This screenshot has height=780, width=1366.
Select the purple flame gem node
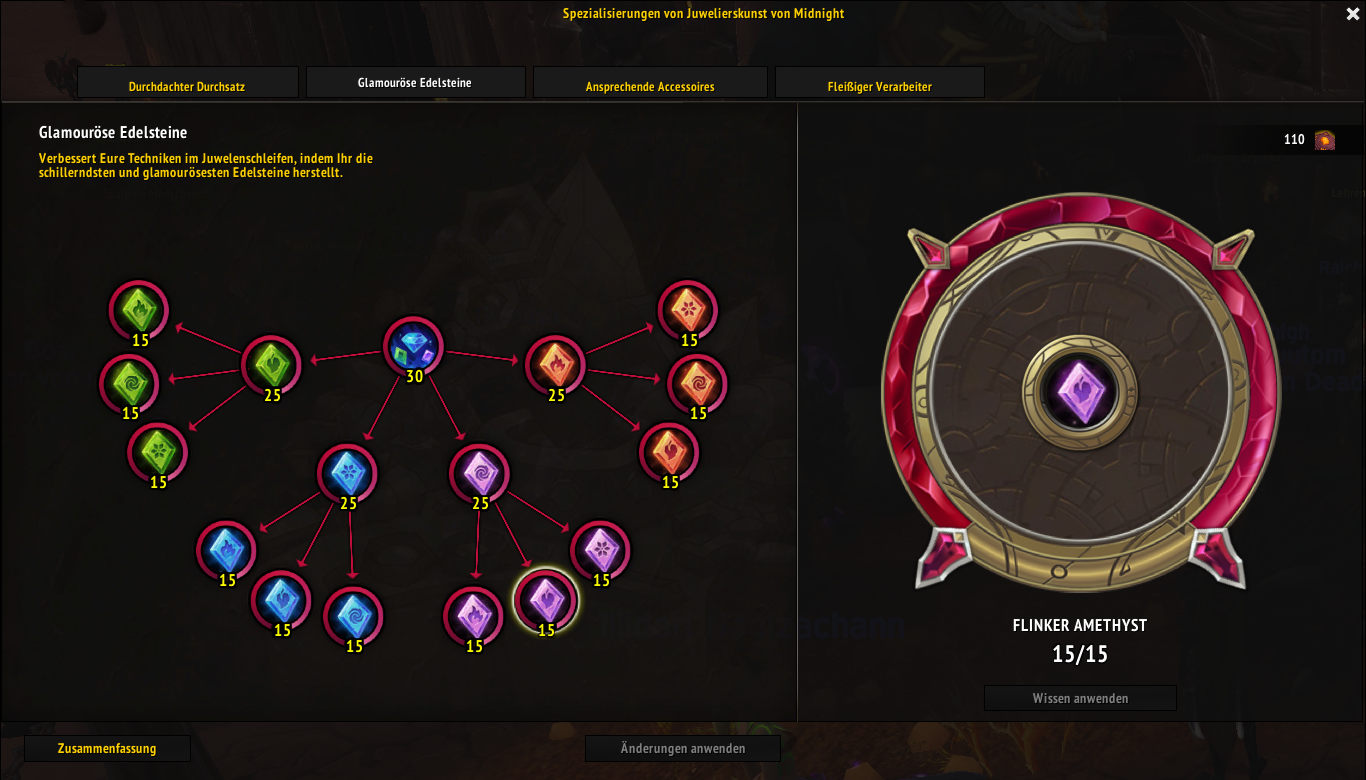[473, 616]
